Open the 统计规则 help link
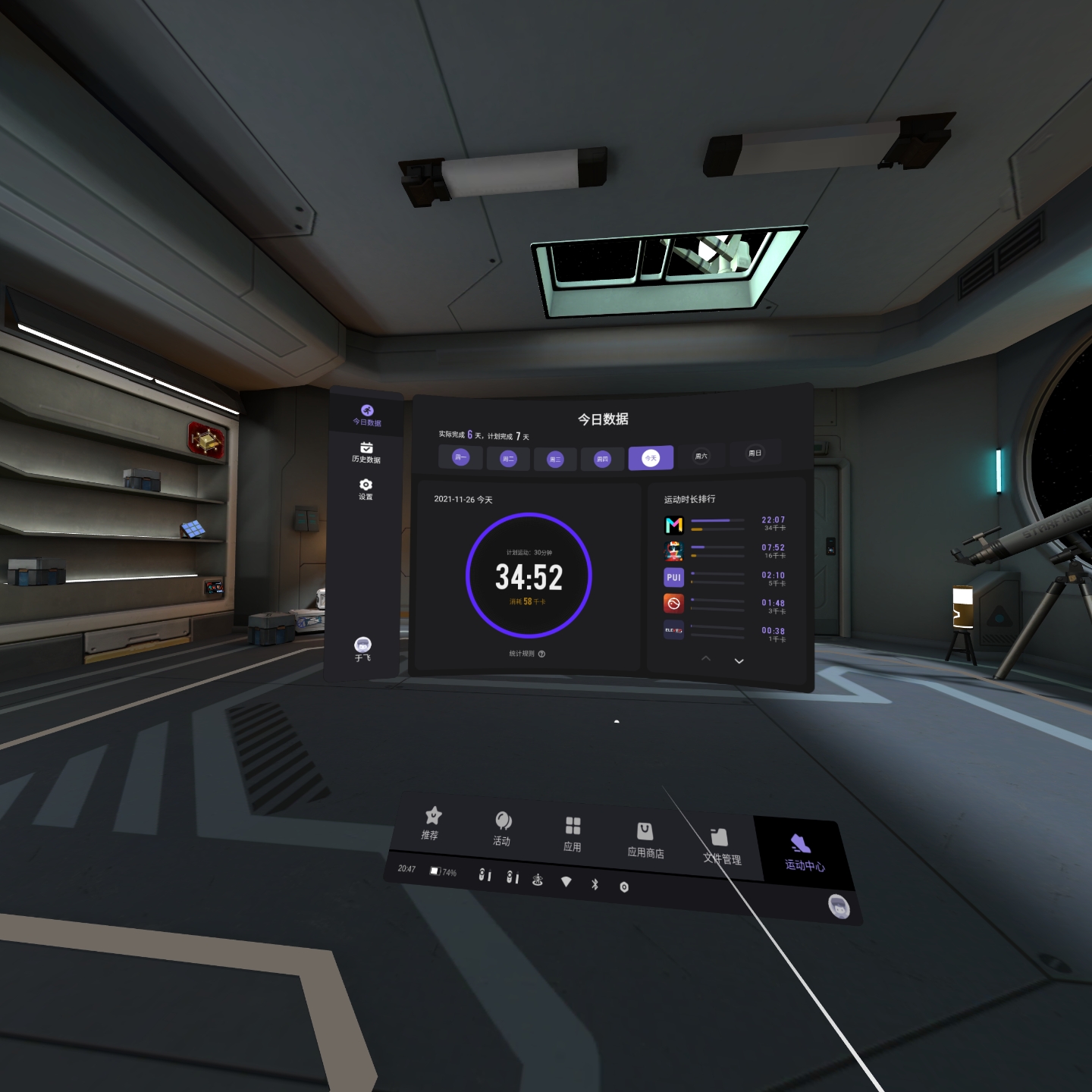This screenshot has height=1092, width=1092. click(526, 654)
